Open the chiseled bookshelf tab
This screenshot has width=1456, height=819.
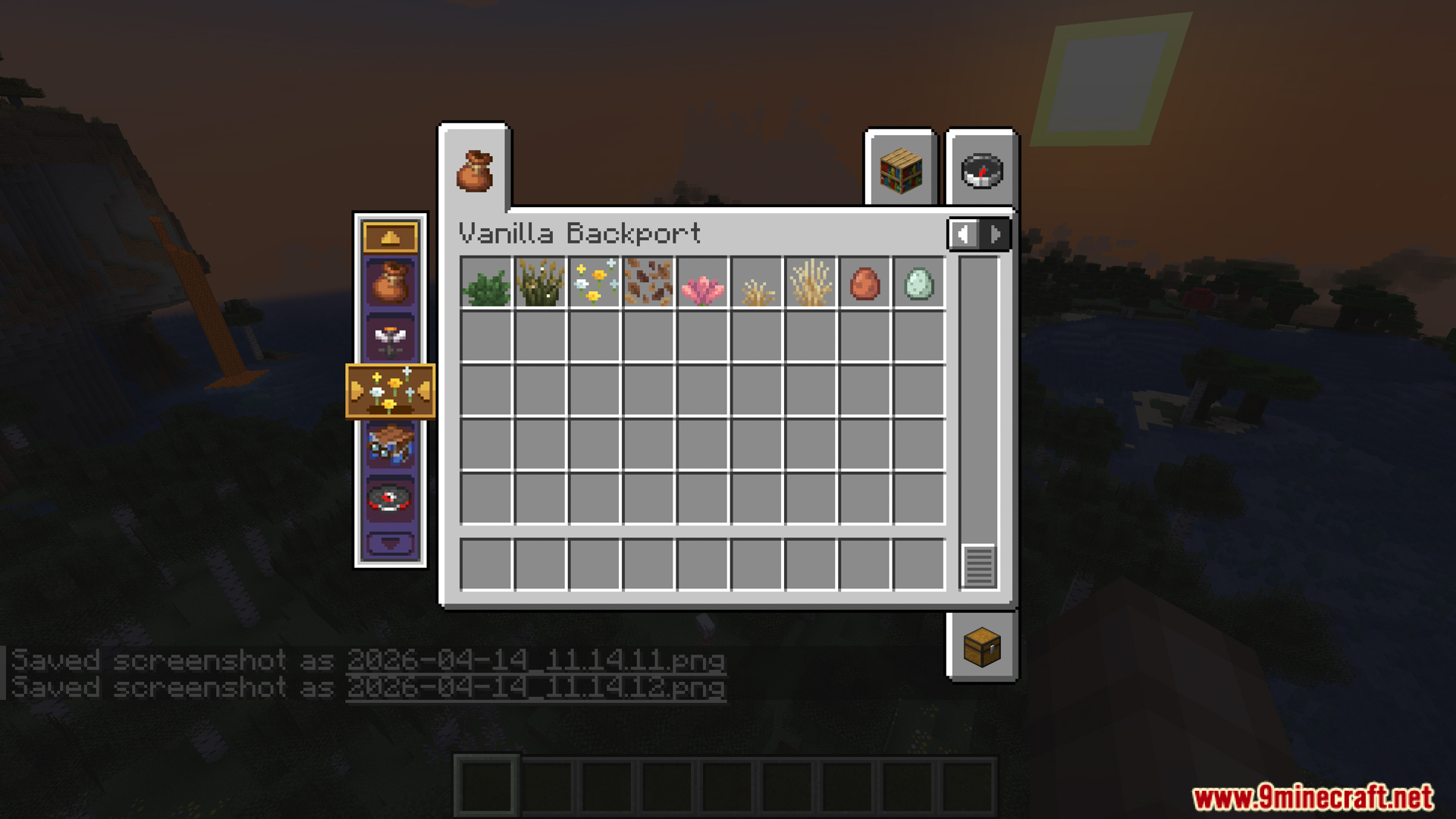click(x=901, y=172)
